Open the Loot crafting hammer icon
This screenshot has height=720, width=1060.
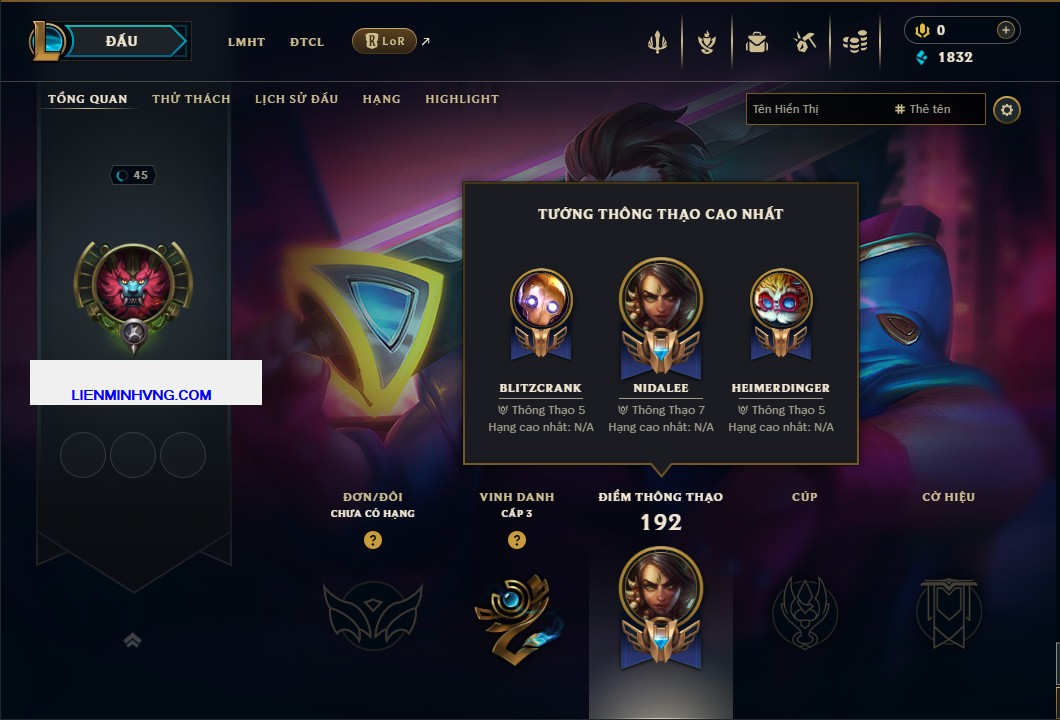pos(805,42)
